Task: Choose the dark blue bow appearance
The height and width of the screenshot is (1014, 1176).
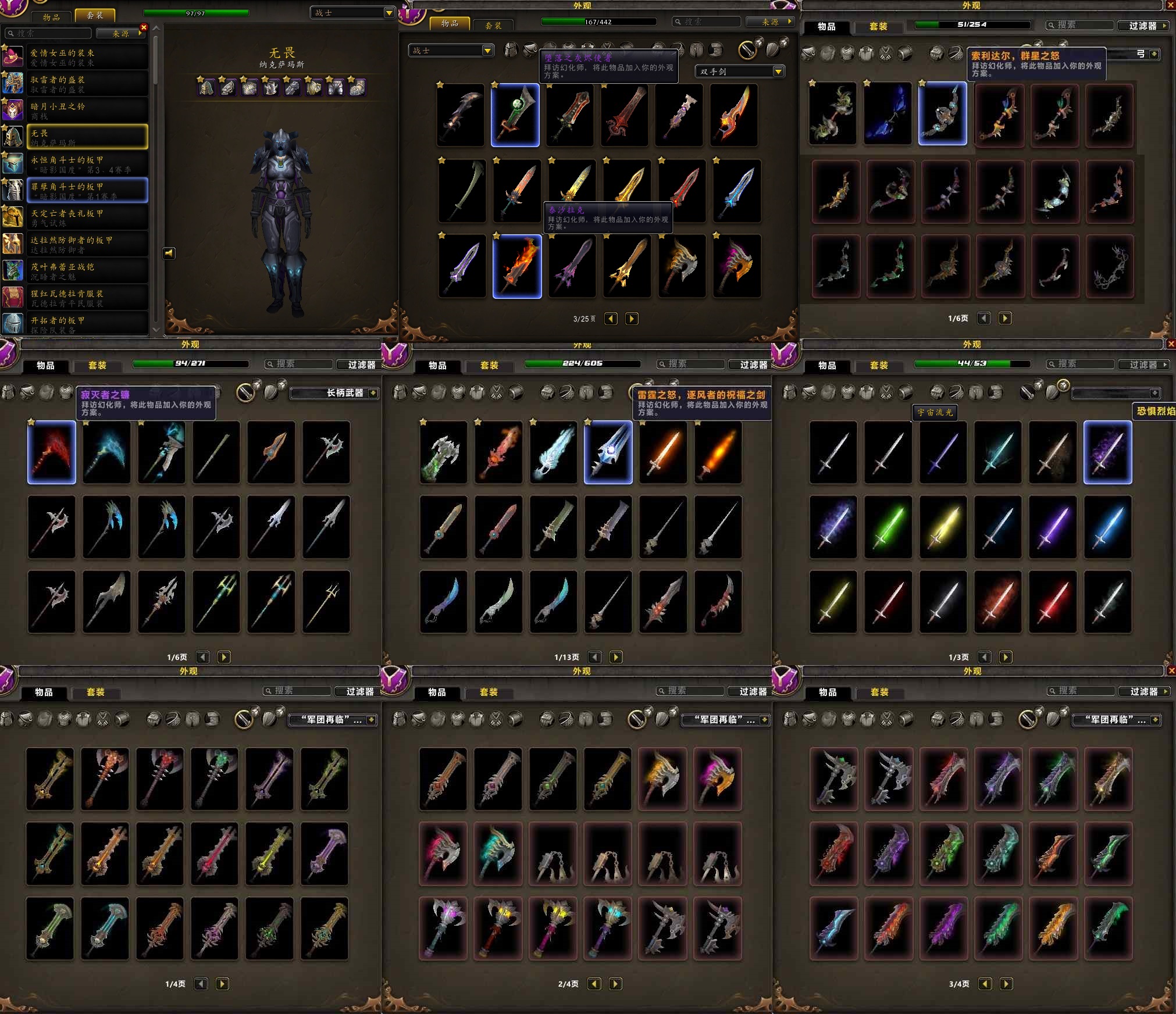Action: point(888,114)
